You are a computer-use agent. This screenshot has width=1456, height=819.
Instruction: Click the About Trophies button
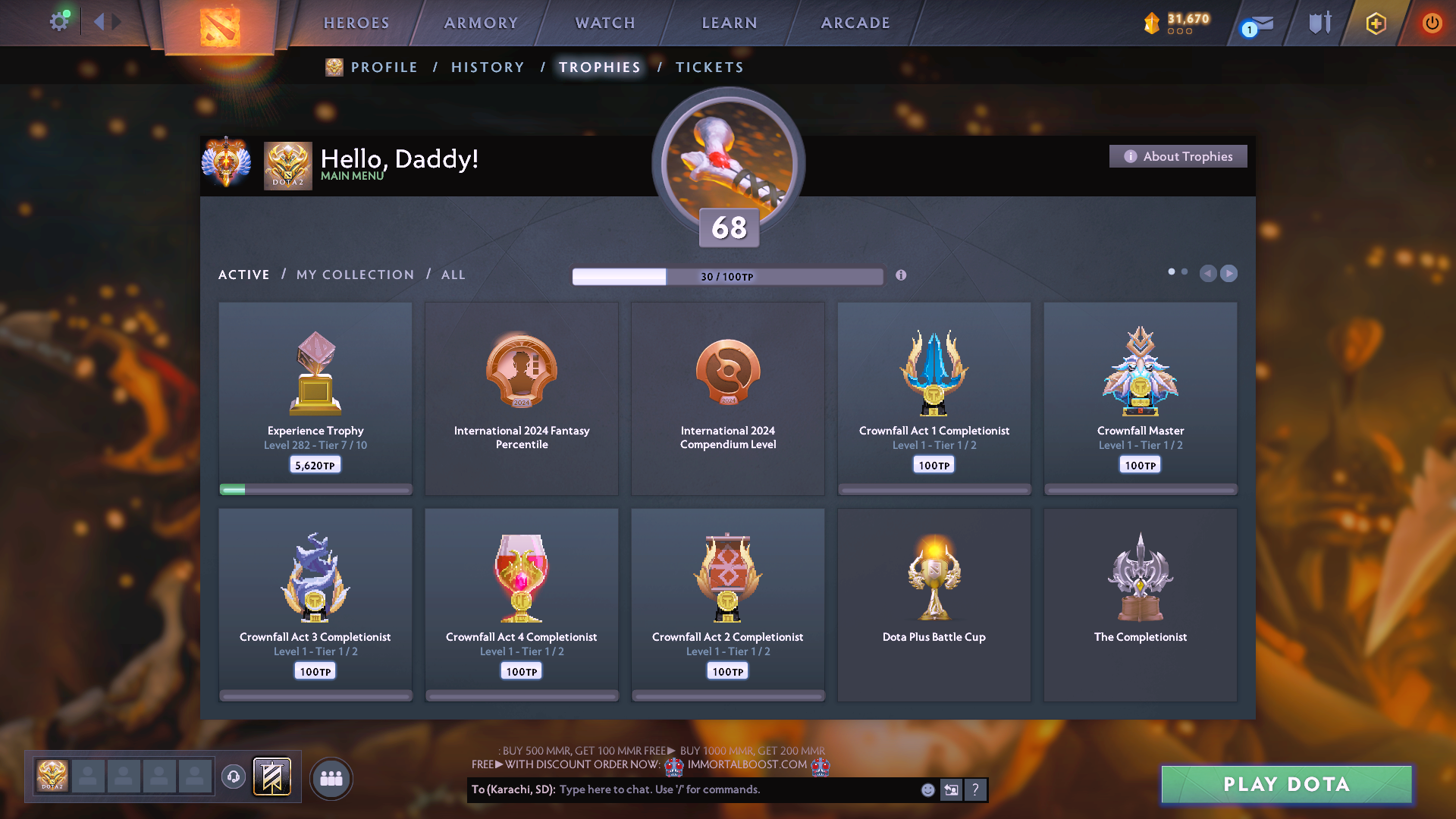1178,156
